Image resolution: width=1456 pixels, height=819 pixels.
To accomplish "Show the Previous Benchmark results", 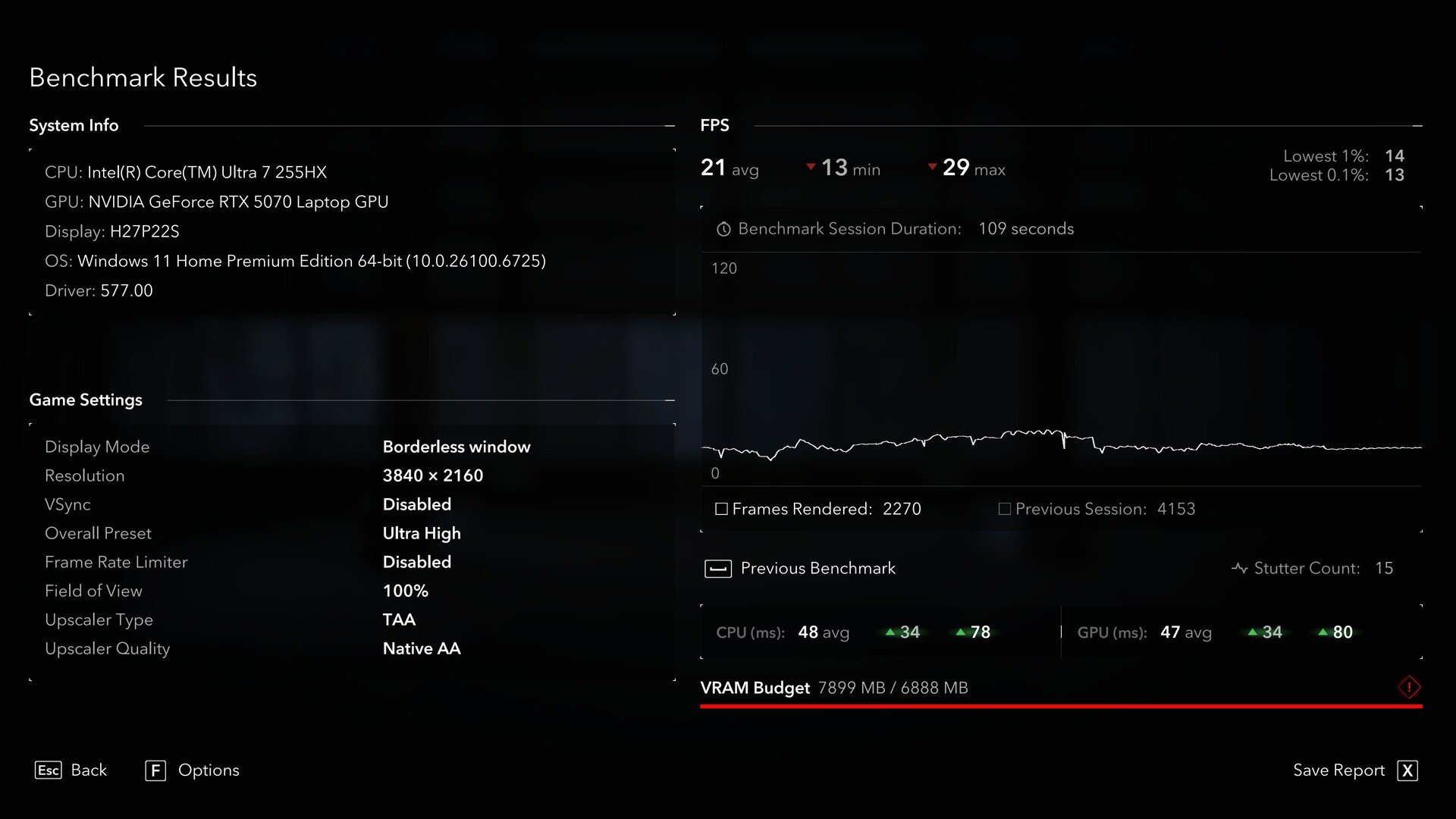I will click(x=800, y=569).
